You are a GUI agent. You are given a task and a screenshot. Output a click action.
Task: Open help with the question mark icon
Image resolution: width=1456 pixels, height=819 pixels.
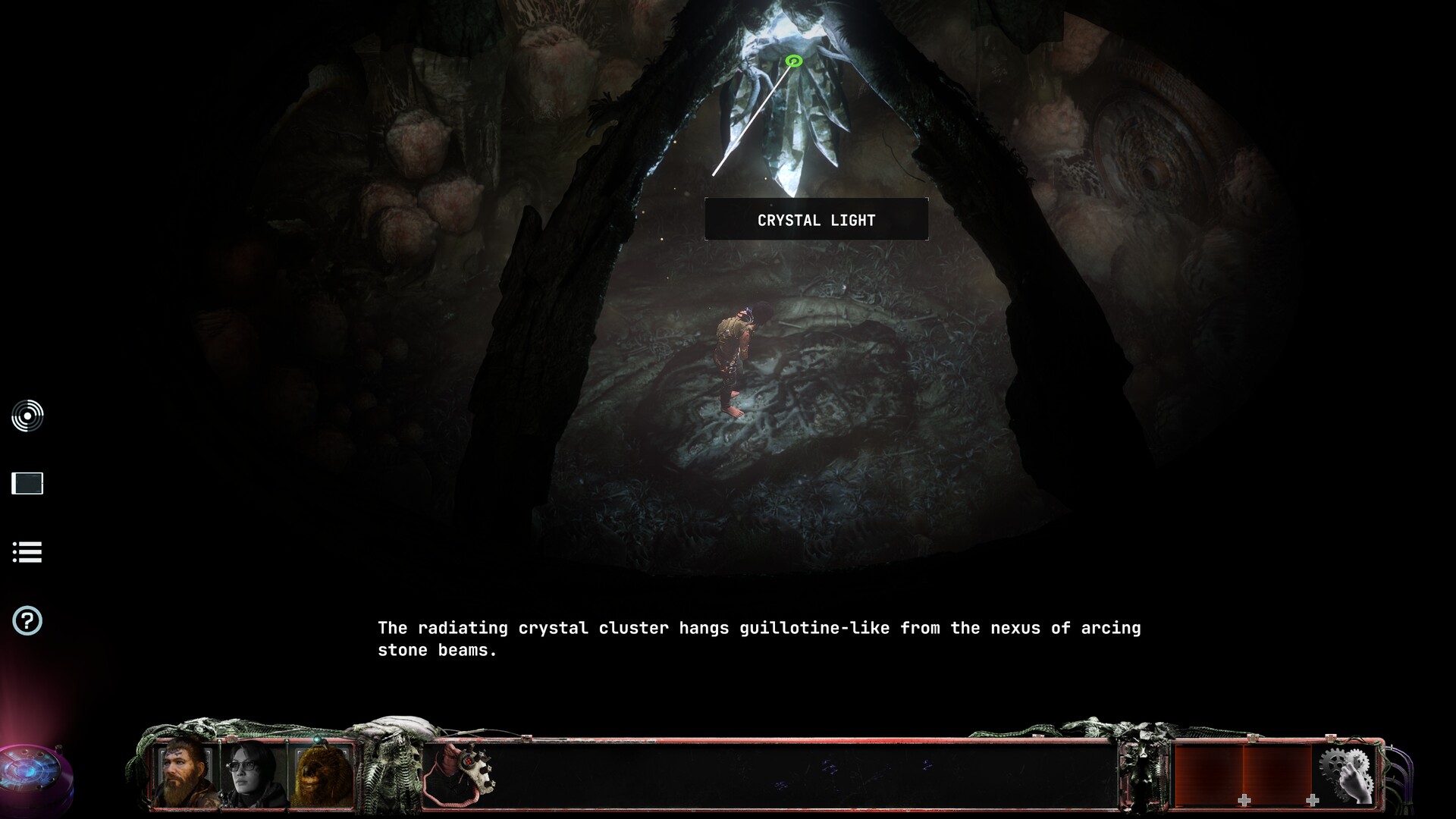click(27, 621)
